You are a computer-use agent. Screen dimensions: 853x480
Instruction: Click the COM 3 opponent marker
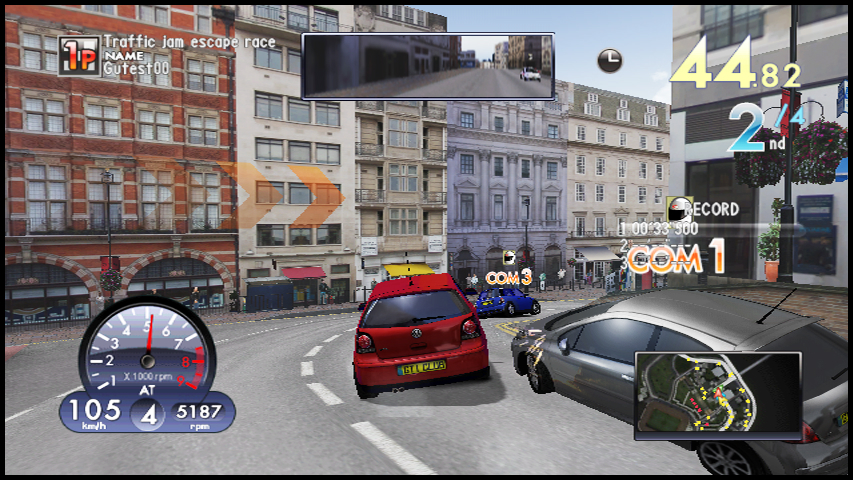tap(509, 276)
